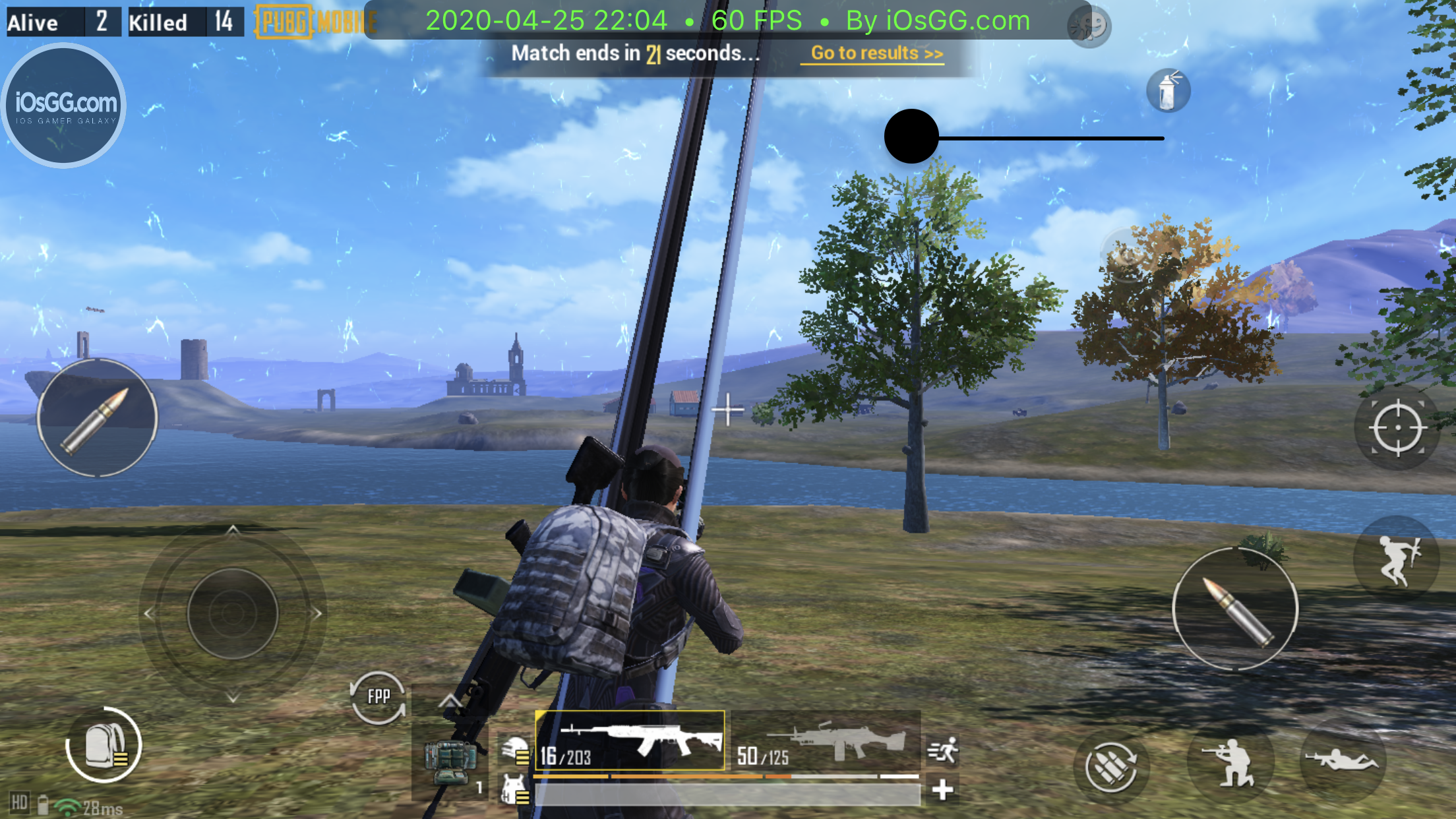Aim down sights with the crosshair button
Screen dimensions: 1456x819
pyautogui.click(x=1397, y=428)
